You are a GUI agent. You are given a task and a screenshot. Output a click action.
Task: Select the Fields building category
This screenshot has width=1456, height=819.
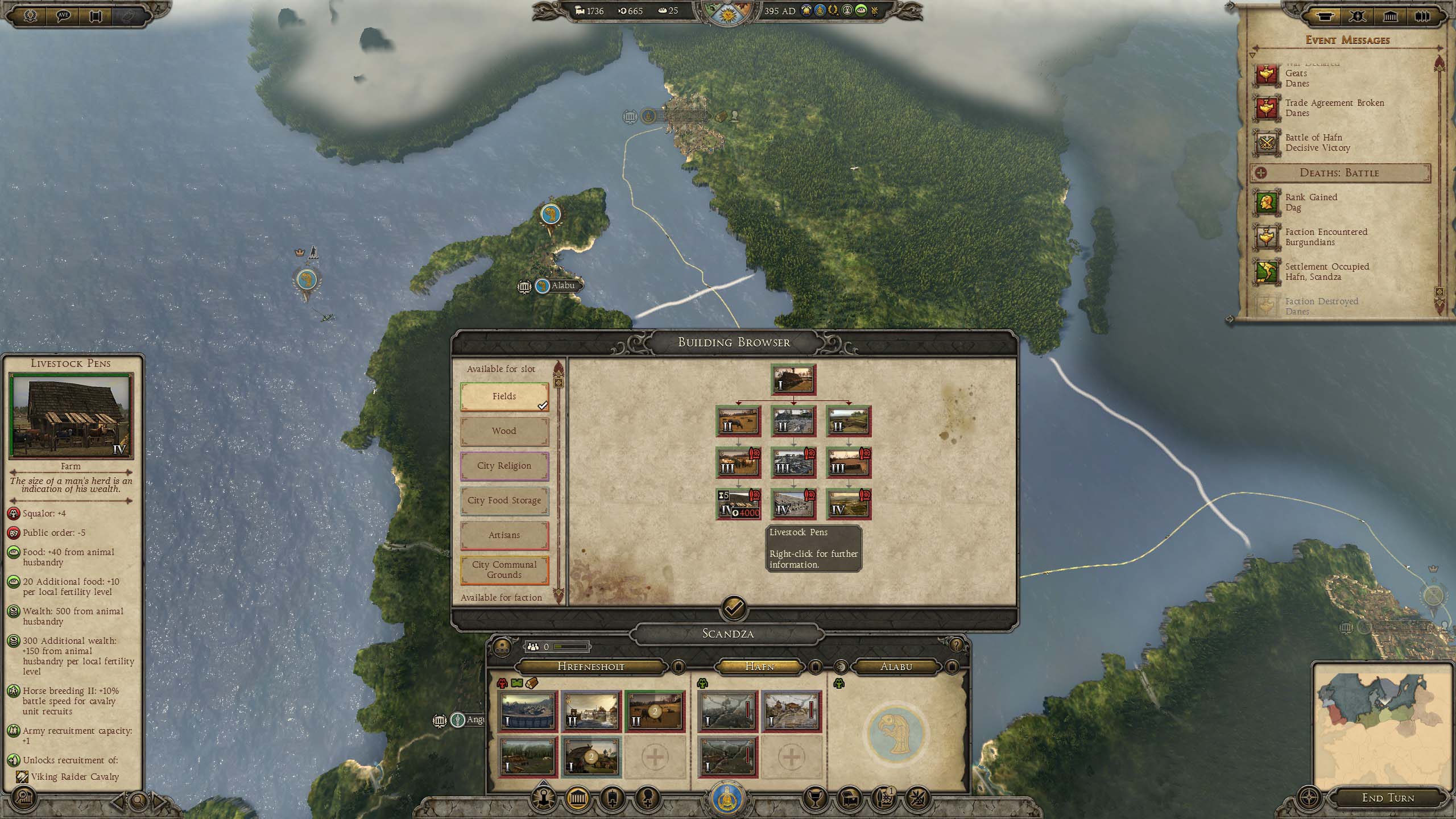pos(504,396)
